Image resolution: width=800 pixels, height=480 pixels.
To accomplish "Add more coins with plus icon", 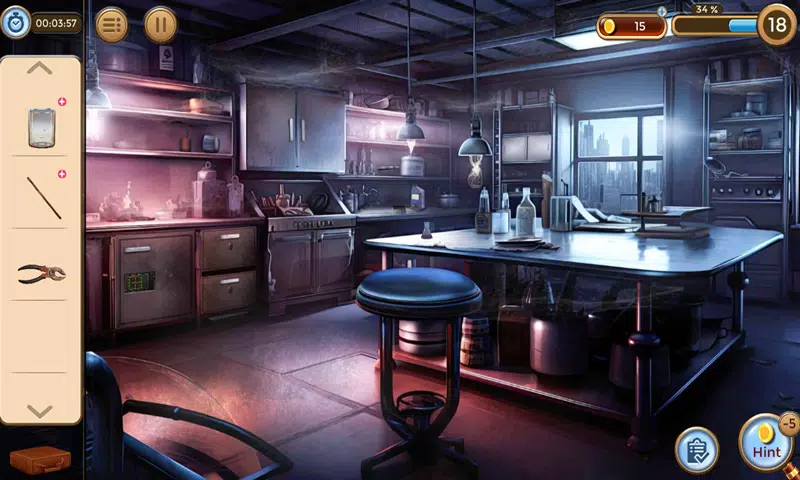I will 661,11.
